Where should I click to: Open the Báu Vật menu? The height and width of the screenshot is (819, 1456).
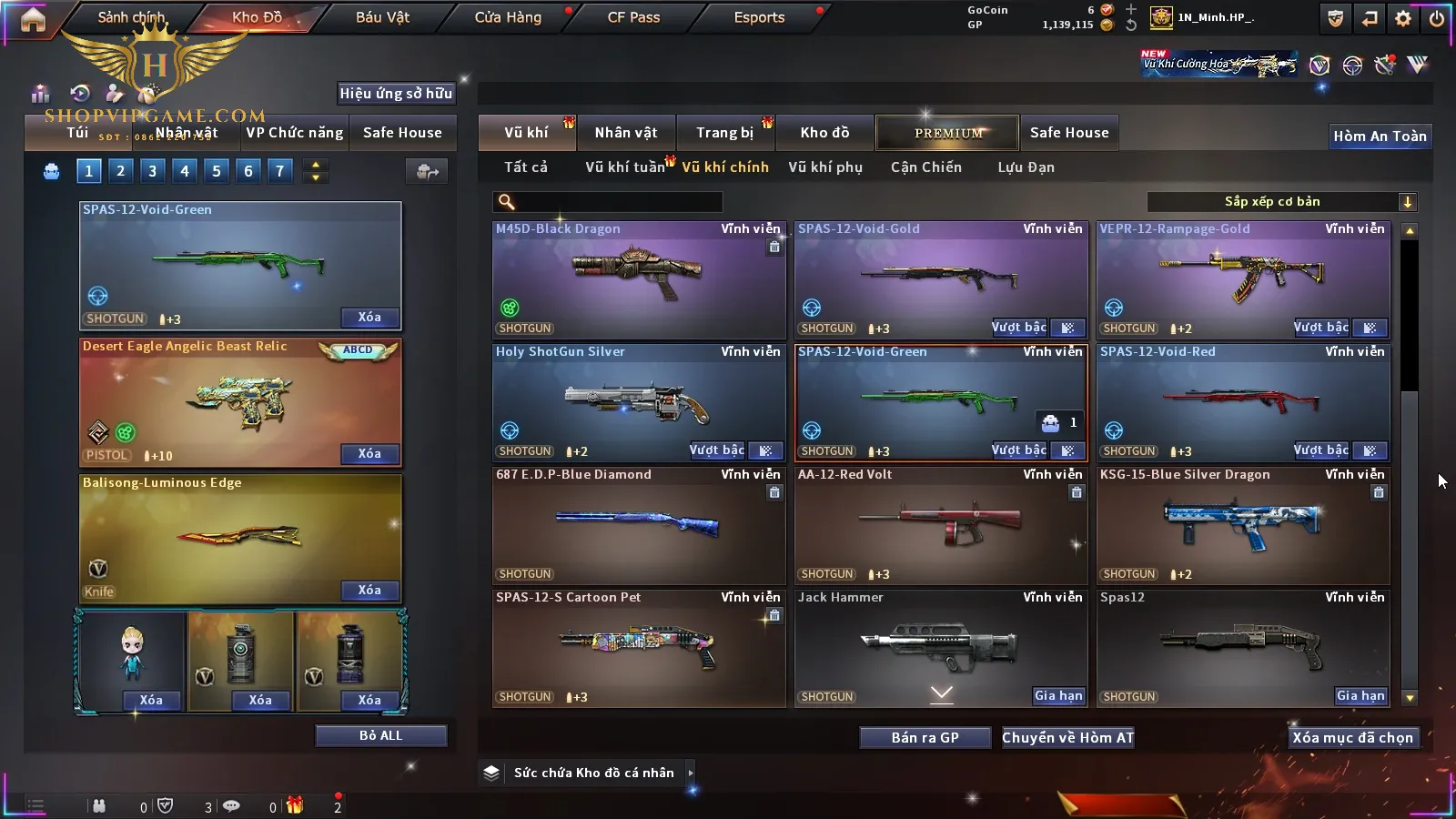(382, 17)
